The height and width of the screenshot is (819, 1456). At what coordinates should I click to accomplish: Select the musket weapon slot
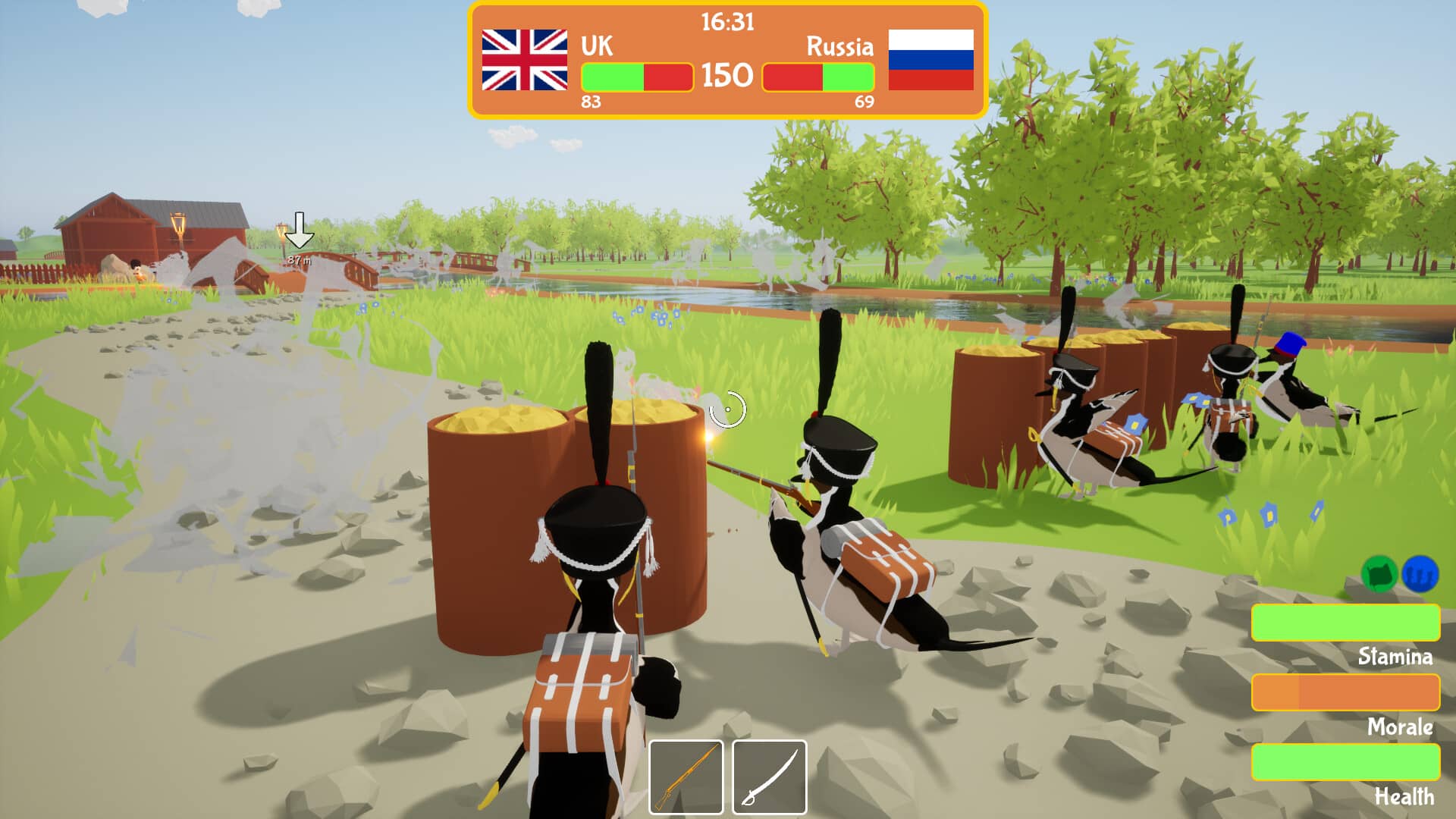coord(686,777)
